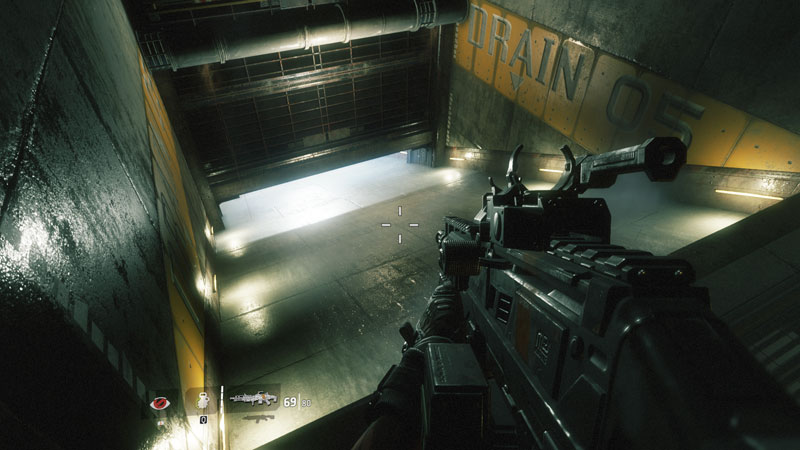800x450 pixels.
Task: Select the equipped assault rifle icon
Action: [253, 398]
